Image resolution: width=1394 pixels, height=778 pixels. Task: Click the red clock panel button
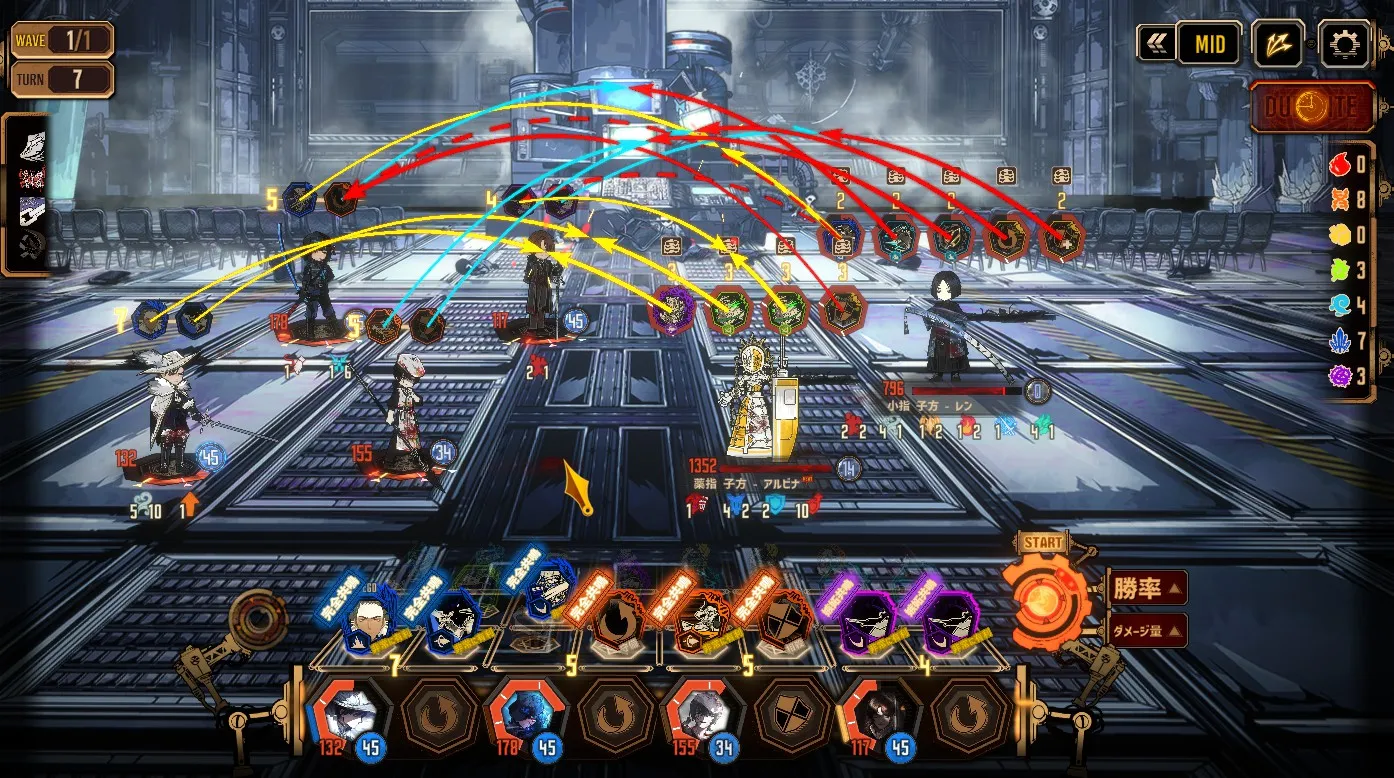pos(1313,106)
